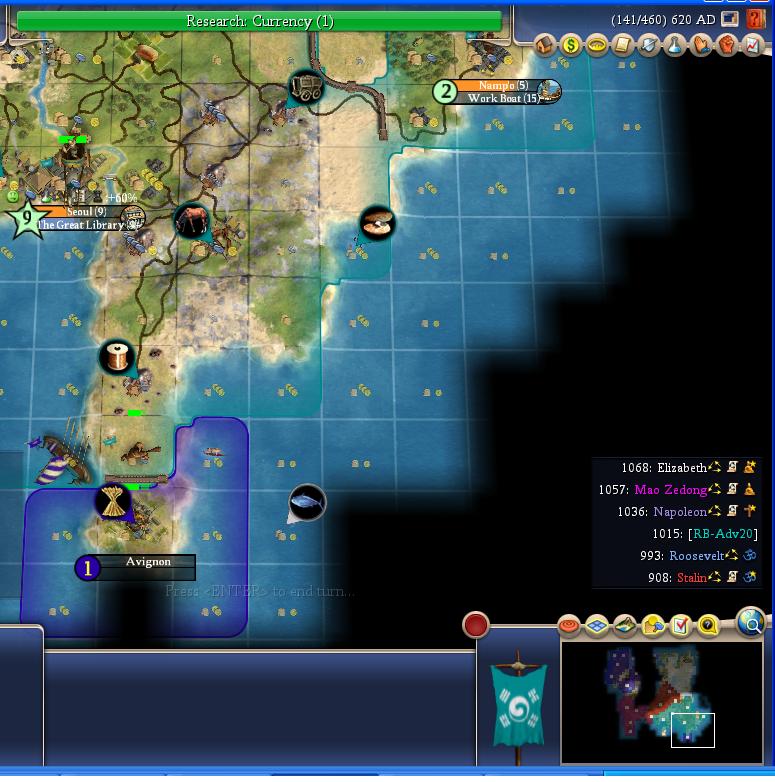The width and height of the screenshot is (775, 782).
Task: Open the Religion Advisor praying hands icon
Action: [x=700, y=45]
